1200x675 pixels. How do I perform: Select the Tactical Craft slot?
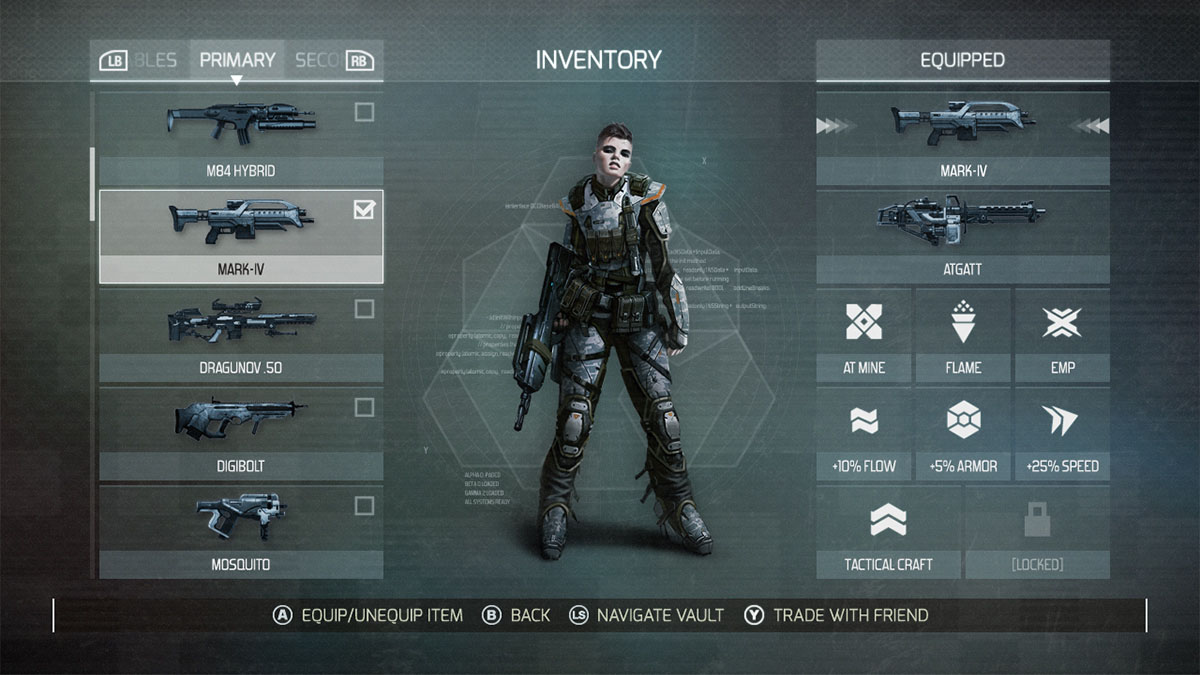(888, 531)
